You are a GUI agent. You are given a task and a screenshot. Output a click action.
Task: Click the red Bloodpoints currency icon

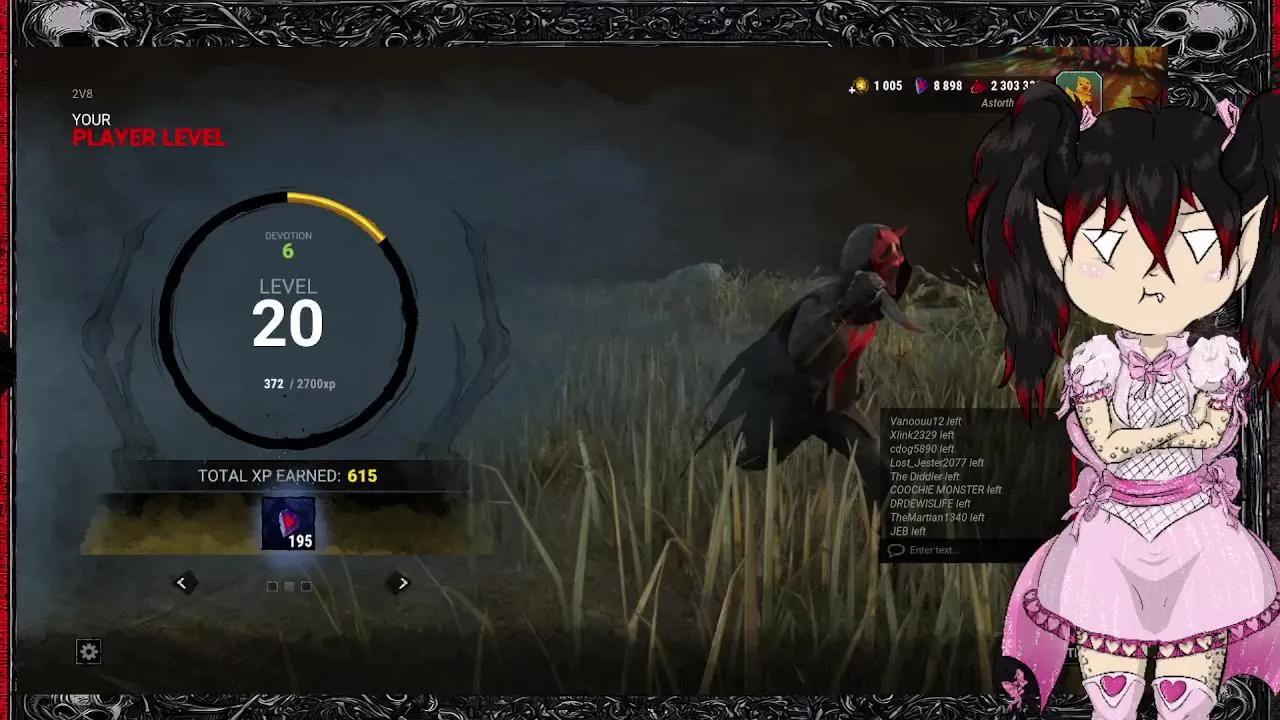[978, 87]
